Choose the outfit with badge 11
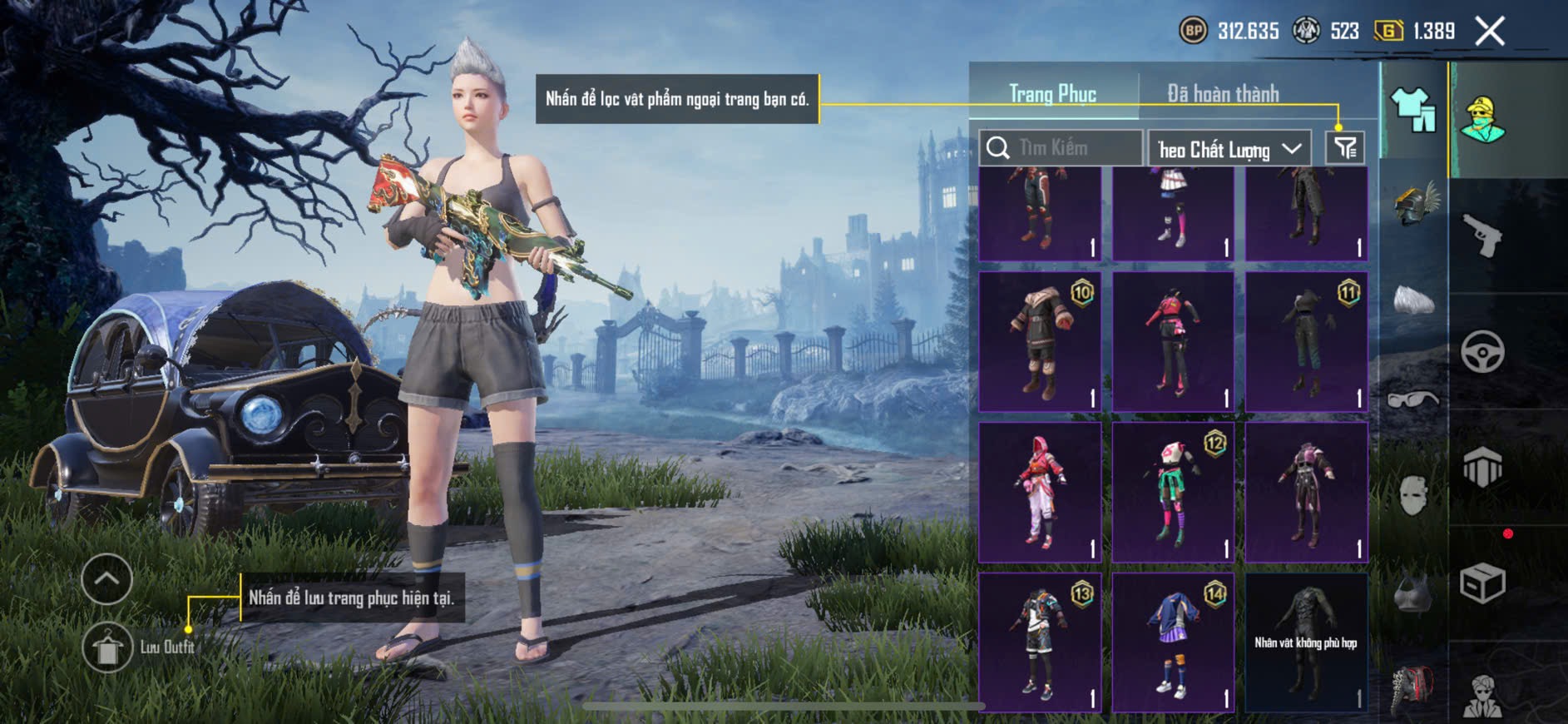This screenshot has width=1568, height=724. tap(1307, 341)
